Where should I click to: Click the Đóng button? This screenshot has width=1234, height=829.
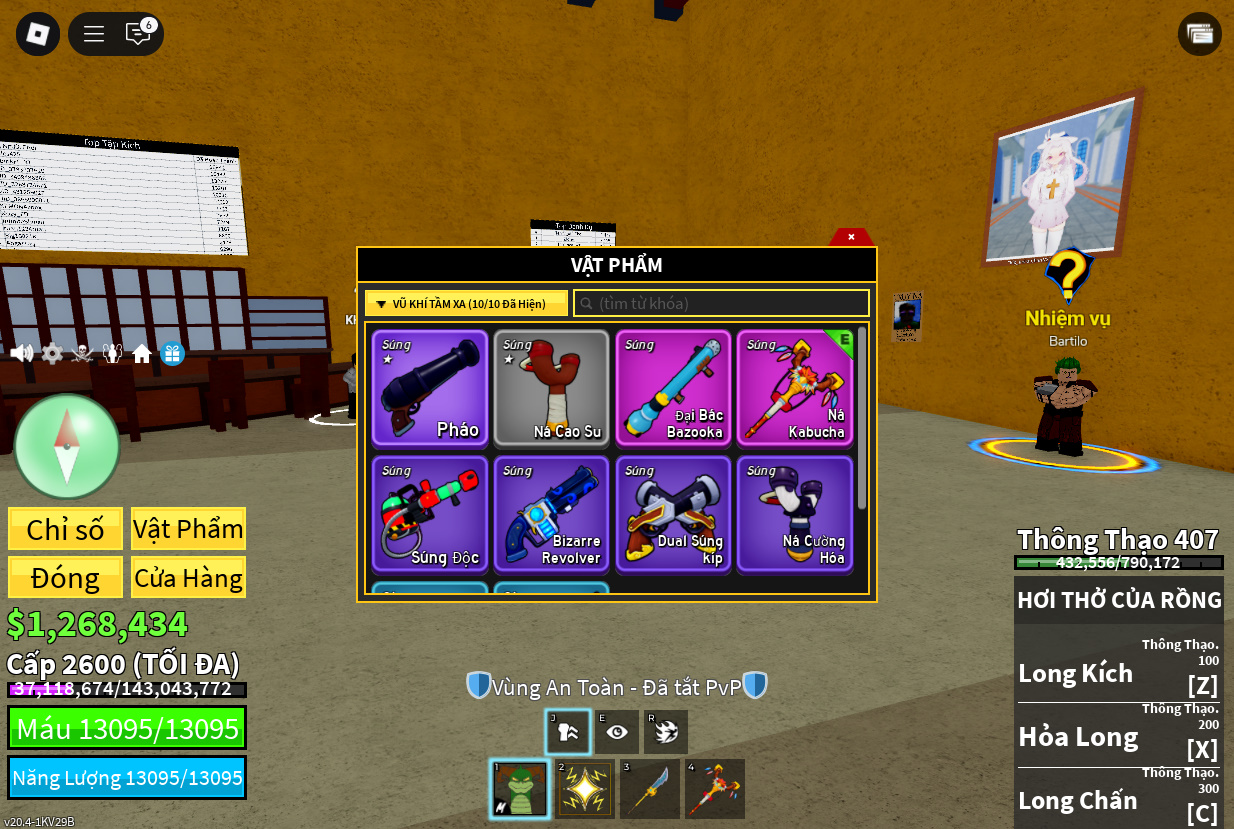[65, 578]
